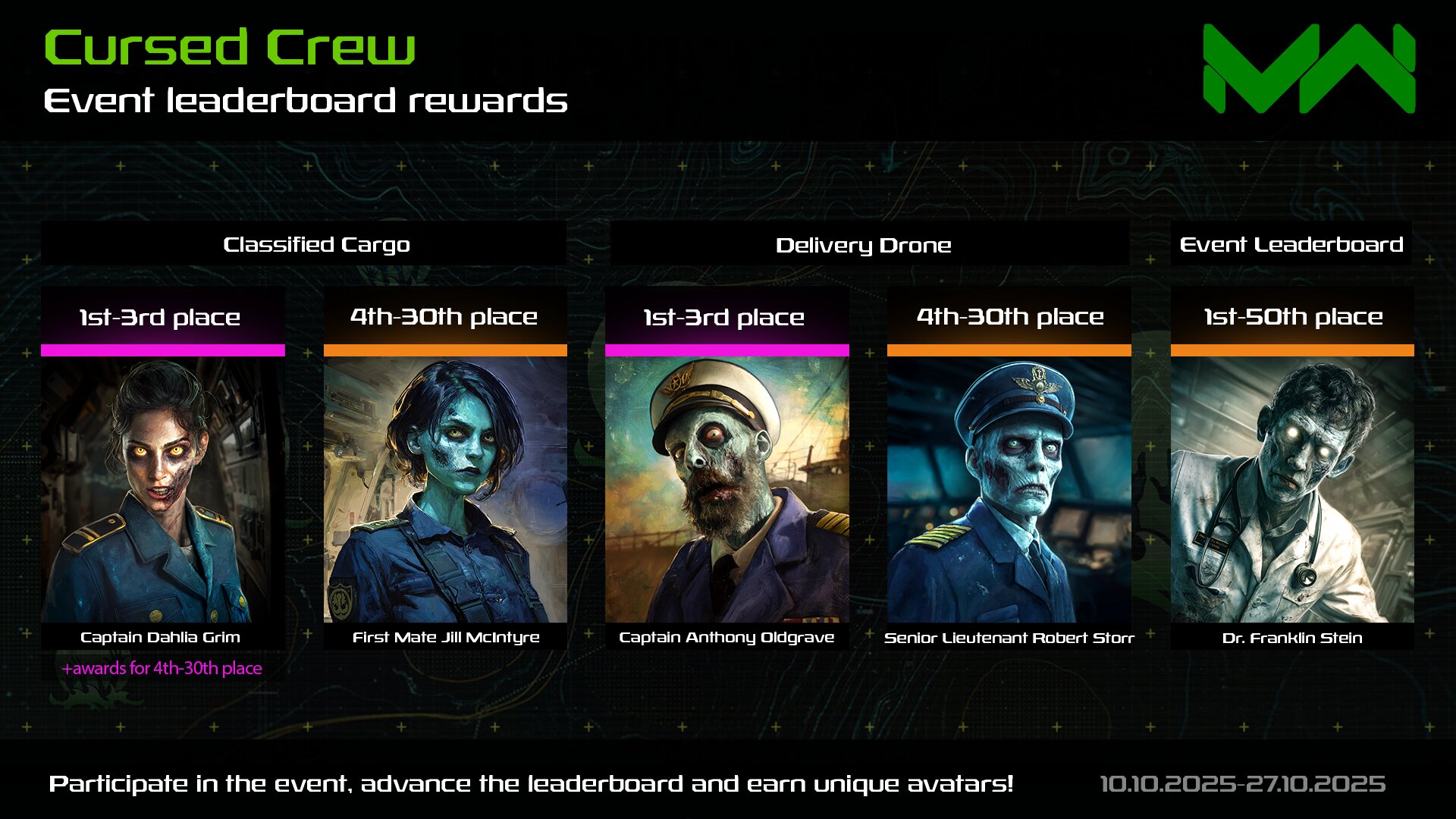Image resolution: width=1456 pixels, height=819 pixels.
Task: Select the Captain Dahlia Grim avatar card
Action: pos(162,489)
